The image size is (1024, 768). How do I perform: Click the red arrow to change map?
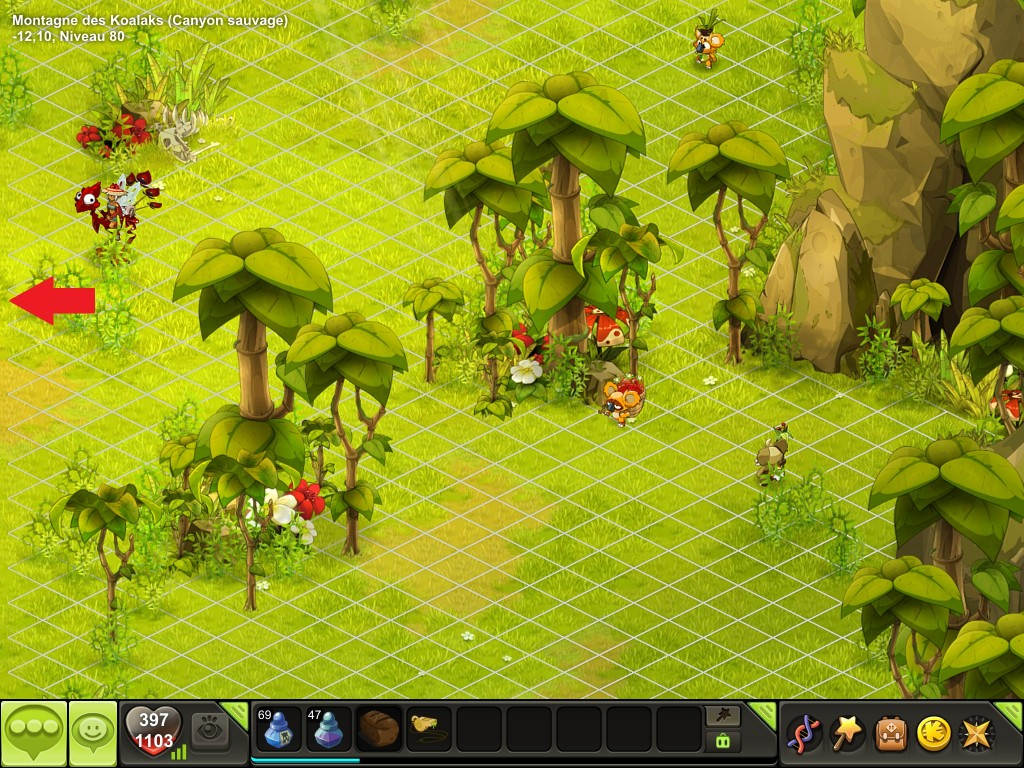tap(52, 300)
